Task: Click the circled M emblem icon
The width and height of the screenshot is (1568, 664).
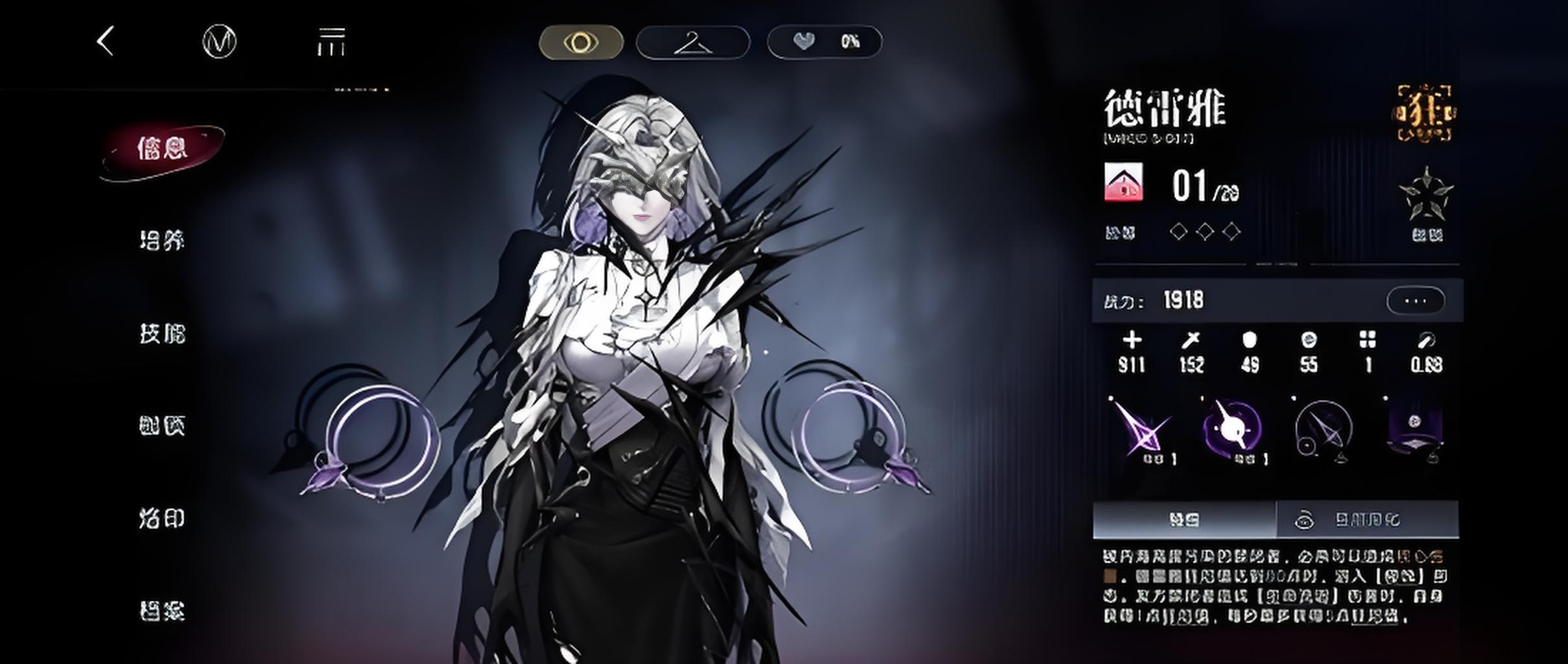Action: coord(219,42)
